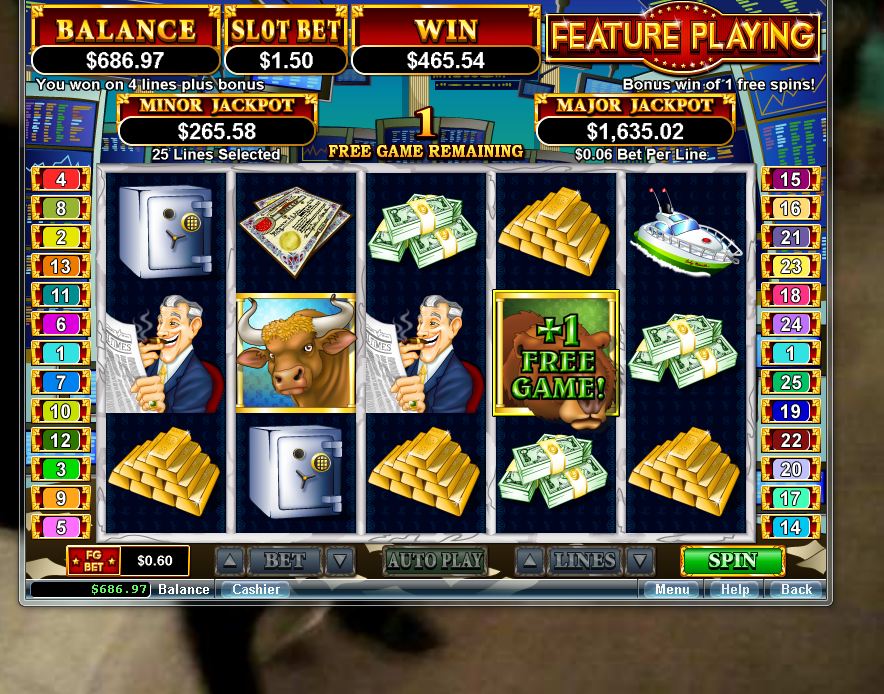Hit the green SPIN button

[x=732, y=561]
